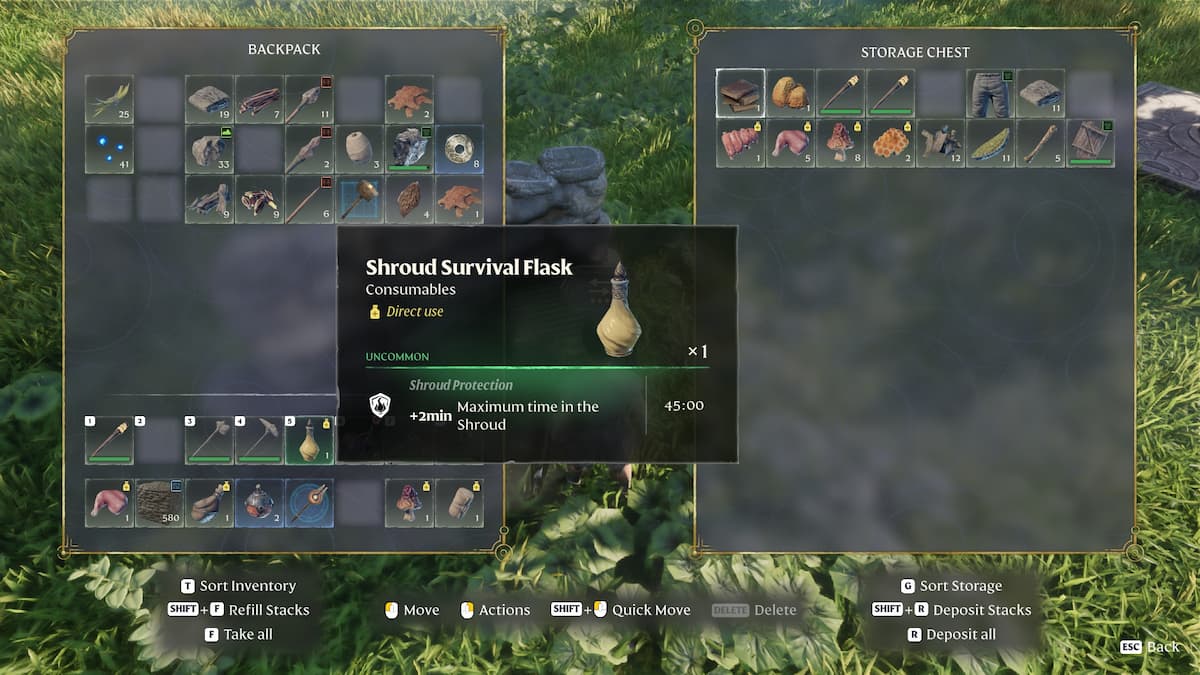The image size is (1200, 675).
Task: Click the bone ring stack of 8
Action: click(459, 149)
